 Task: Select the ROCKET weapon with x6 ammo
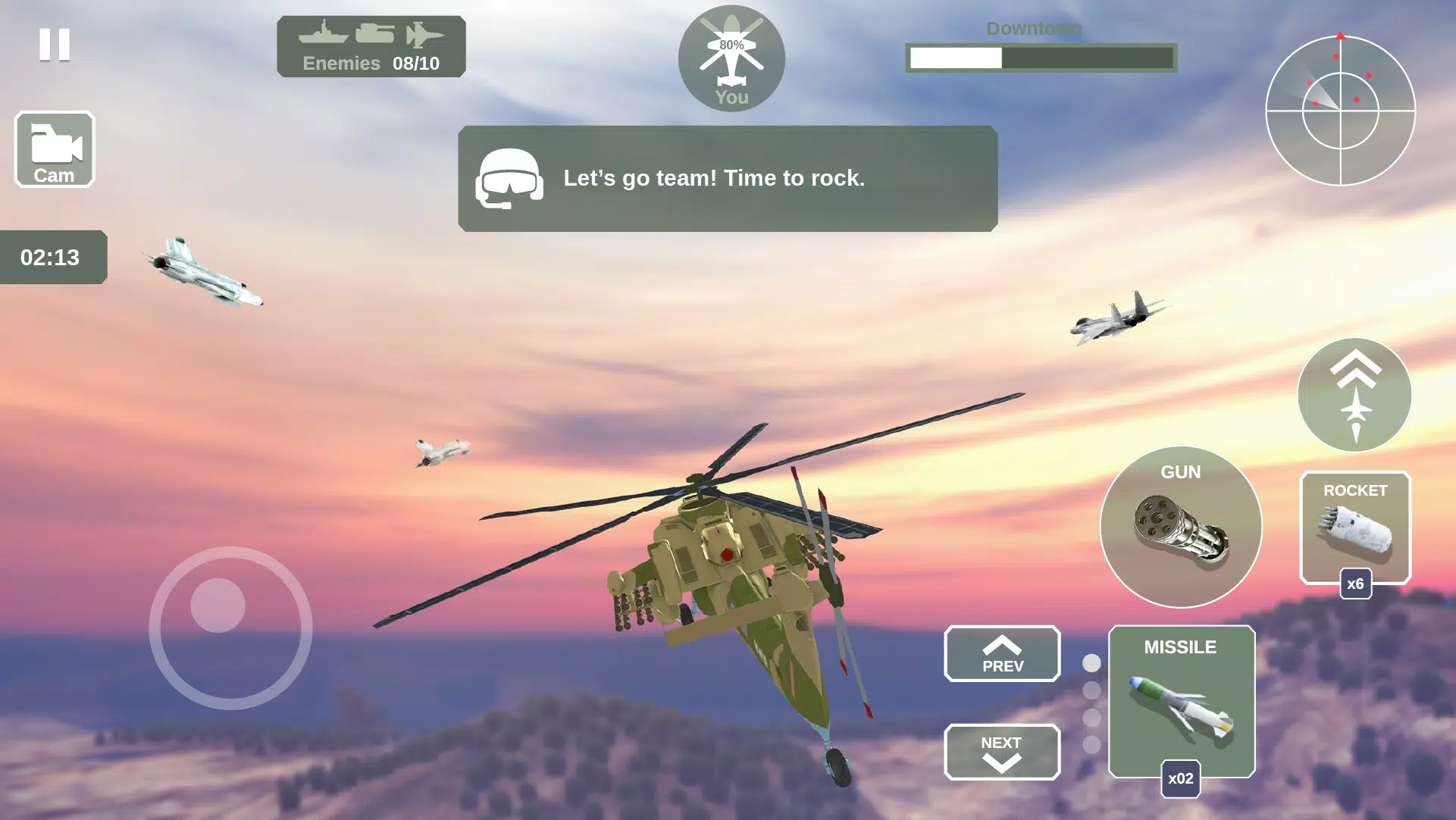[x=1356, y=527]
